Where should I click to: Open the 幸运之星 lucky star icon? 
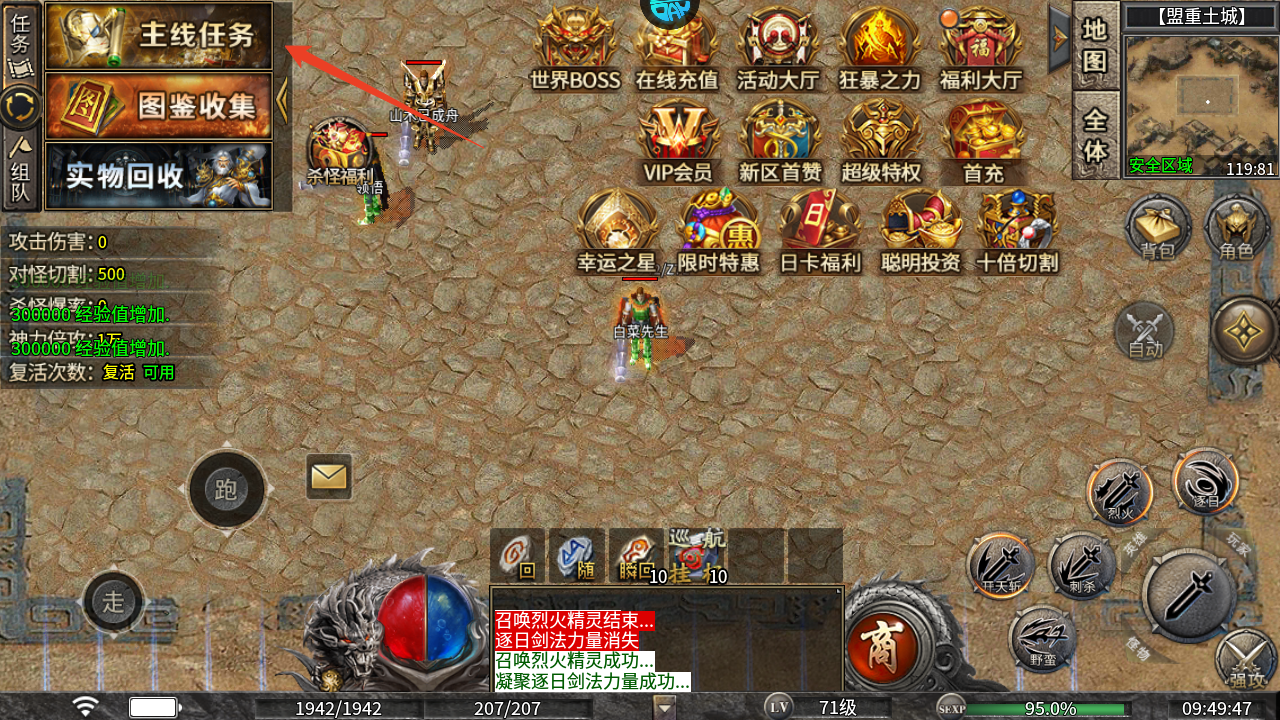click(616, 233)
